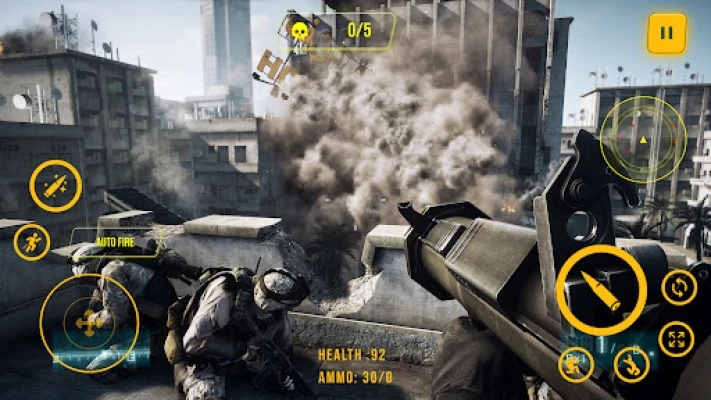Click the movement joystick arrows
This screenshot has height=400, width=711.
(89, 323)
